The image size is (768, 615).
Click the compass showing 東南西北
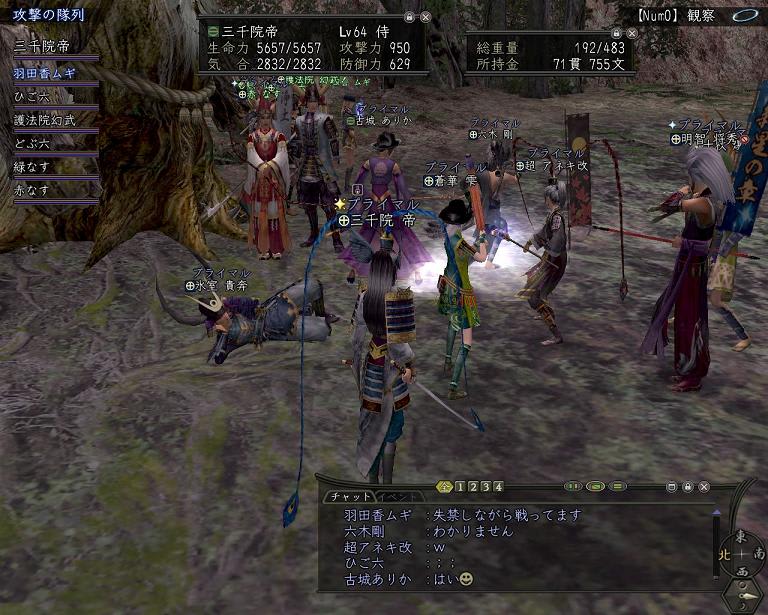pos(741,553)
